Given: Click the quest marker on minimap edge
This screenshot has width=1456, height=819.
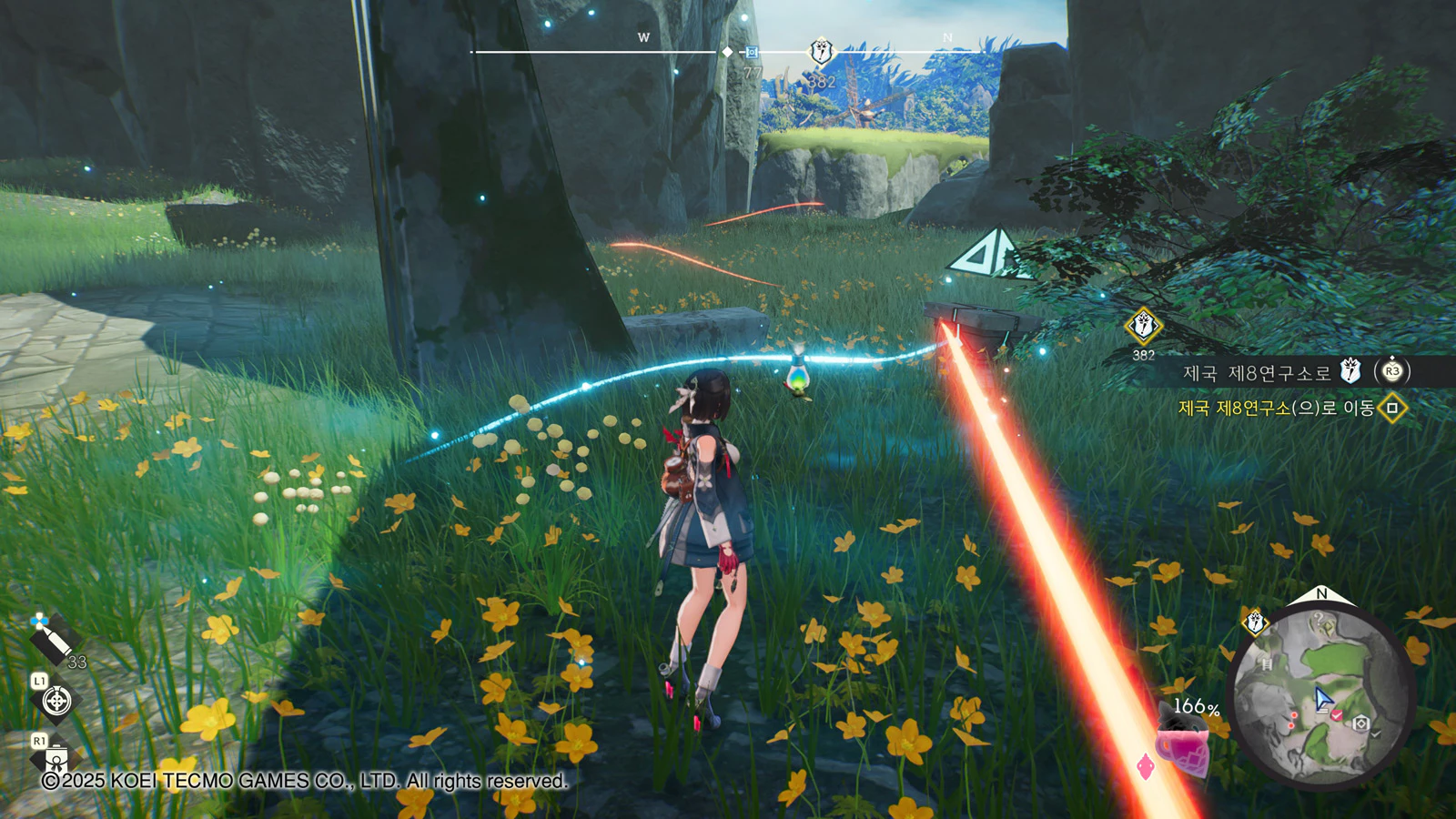Looking at the screenshot, I should click(1255, 622).
